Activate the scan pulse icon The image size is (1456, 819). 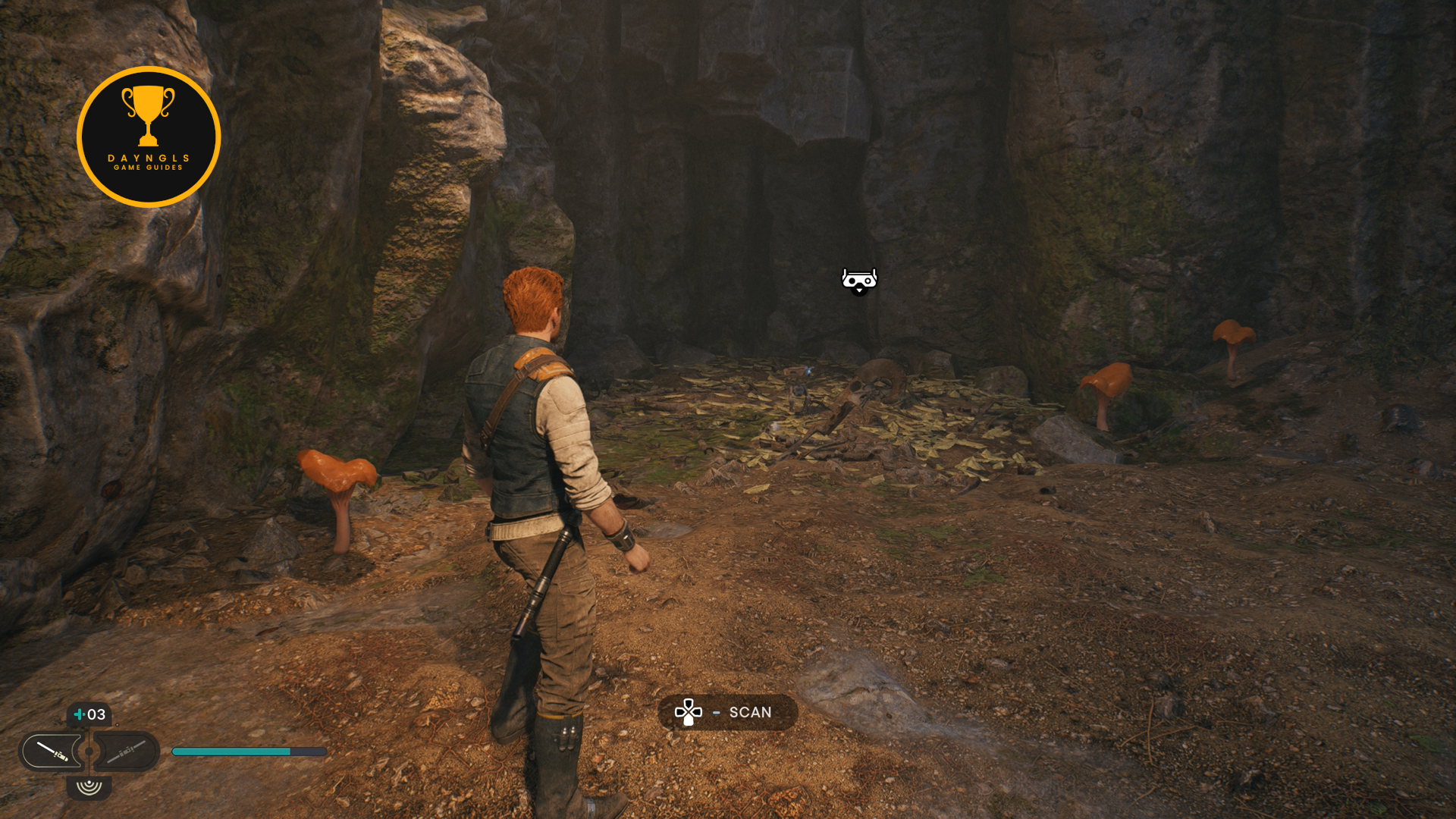(89, 786)
